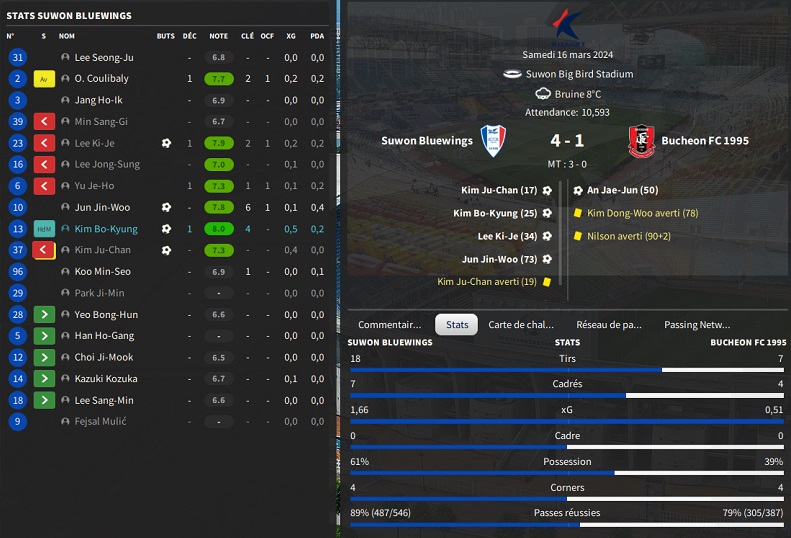Sort the list by the BUTS column
791x538 pixels.
pos(165,36)
